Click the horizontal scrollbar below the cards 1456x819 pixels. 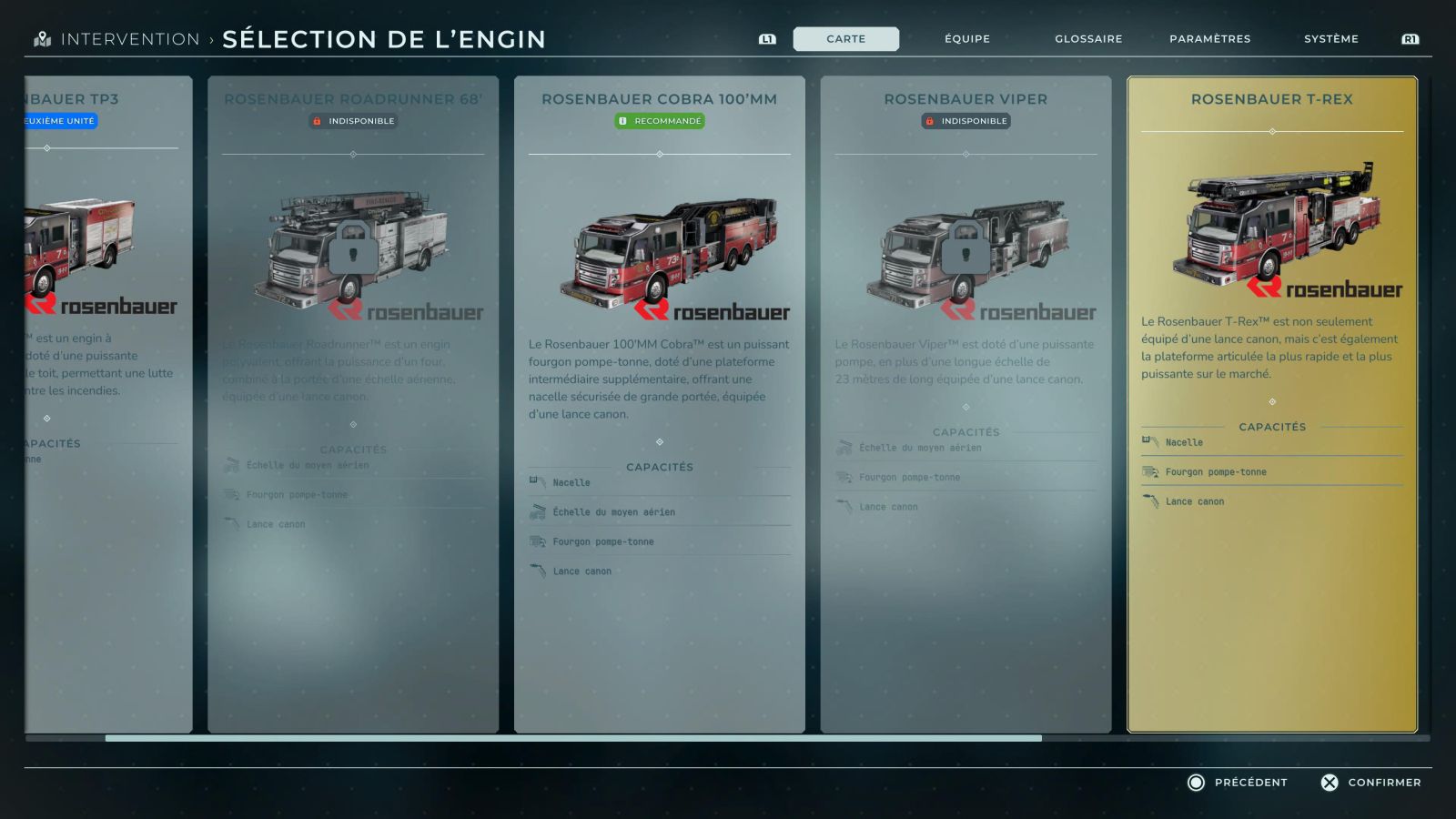click(573, 738)
